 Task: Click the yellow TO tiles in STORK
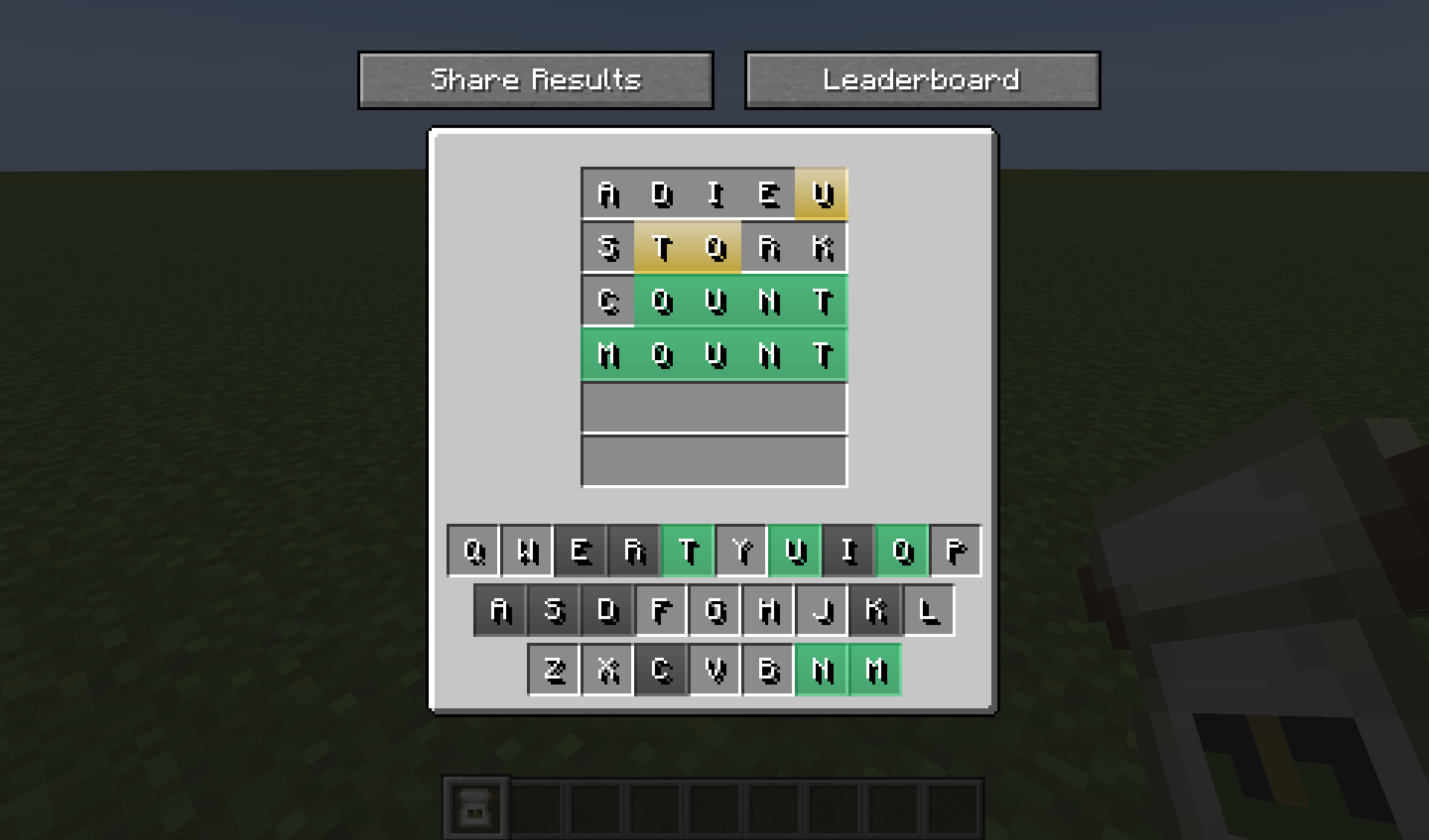(688, 248)
